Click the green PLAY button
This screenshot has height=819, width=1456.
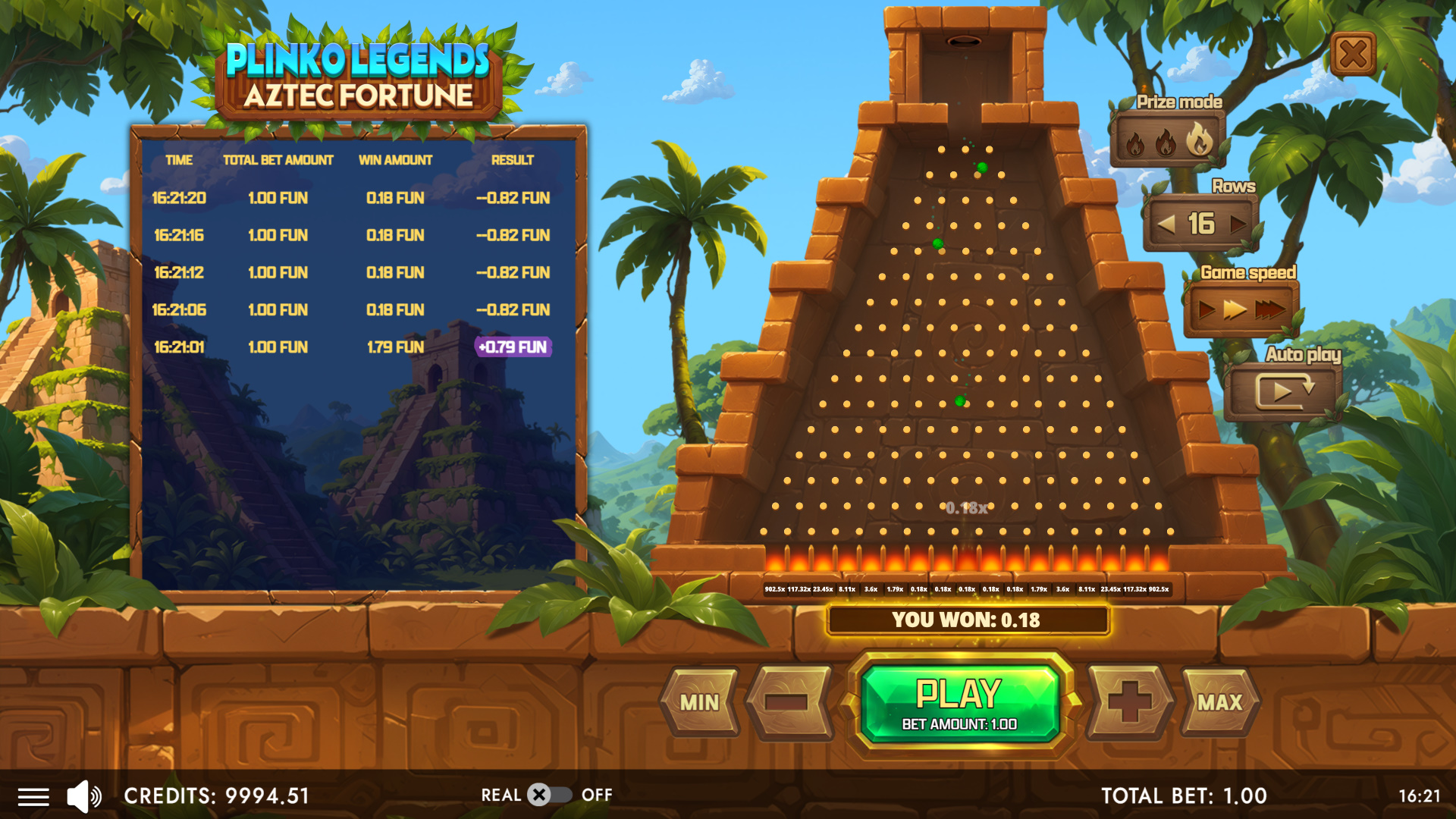[959, 702]
